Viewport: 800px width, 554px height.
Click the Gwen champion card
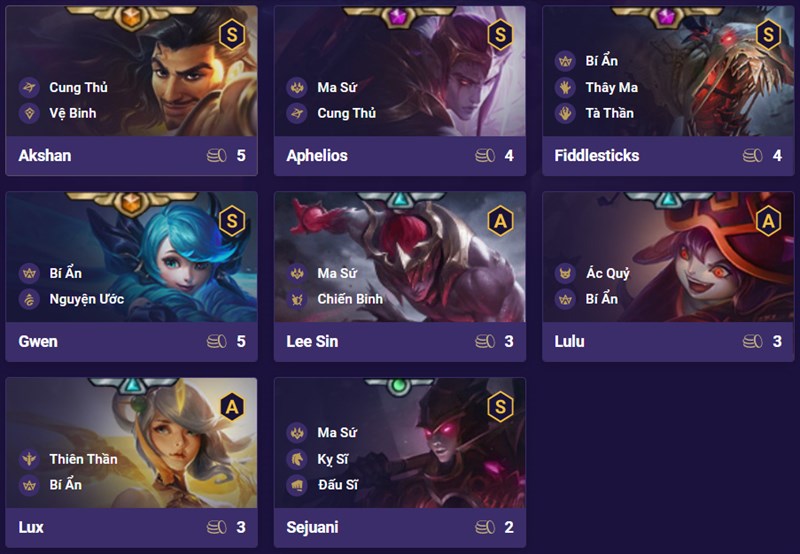pyautogui.click(x=131, y=276)
